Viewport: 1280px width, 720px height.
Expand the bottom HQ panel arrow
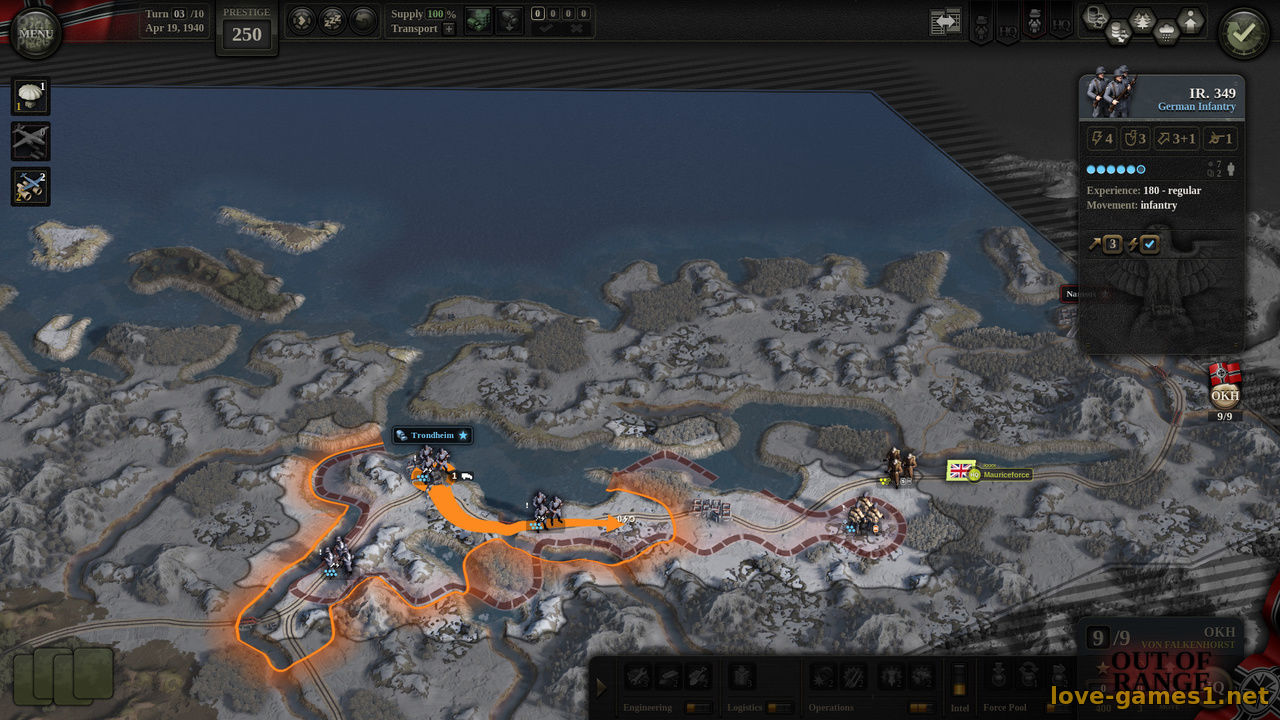[x=601, y=687]
